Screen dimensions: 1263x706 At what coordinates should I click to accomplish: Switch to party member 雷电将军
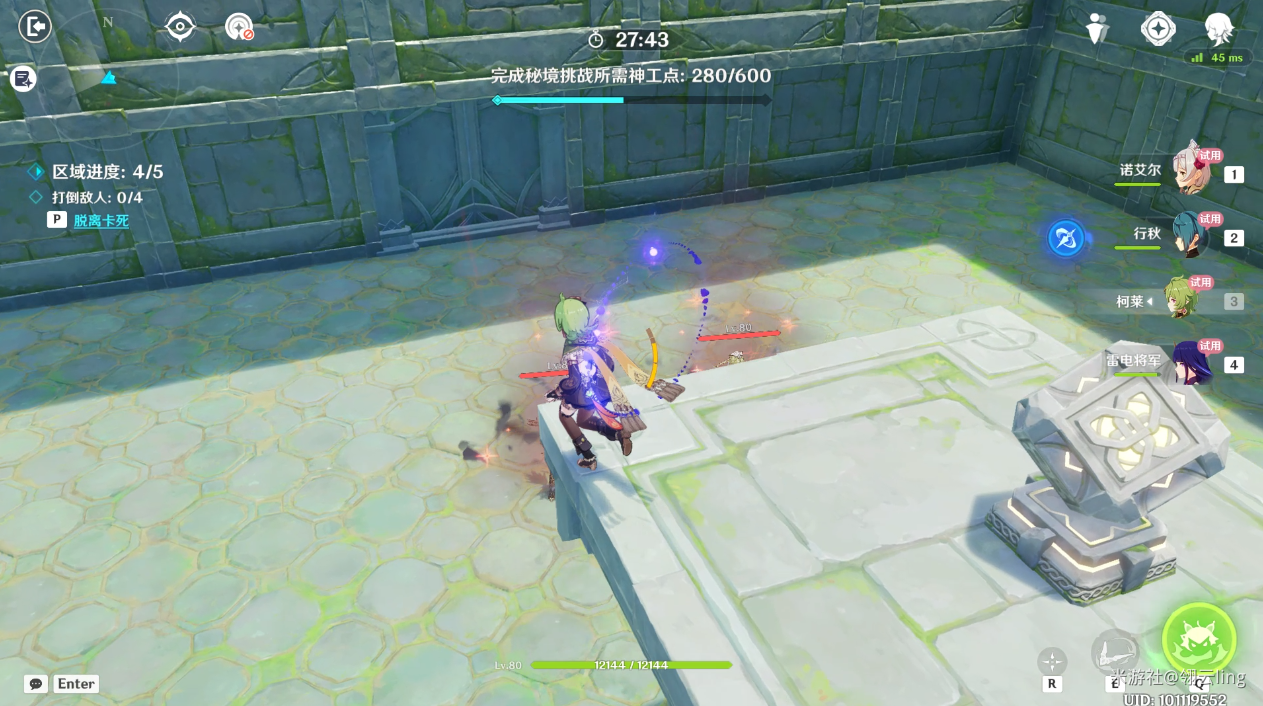(1190, 362)
